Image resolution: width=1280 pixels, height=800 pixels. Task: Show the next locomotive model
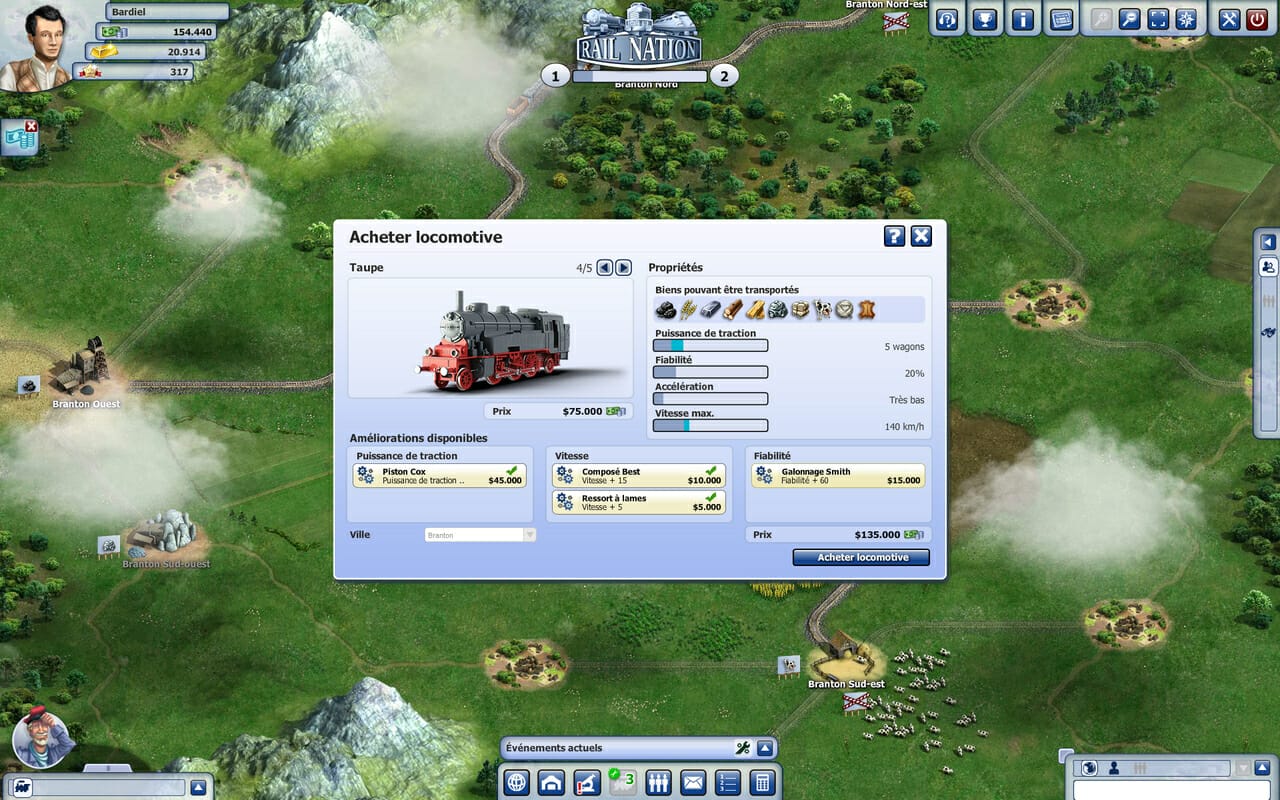point(623,267)
